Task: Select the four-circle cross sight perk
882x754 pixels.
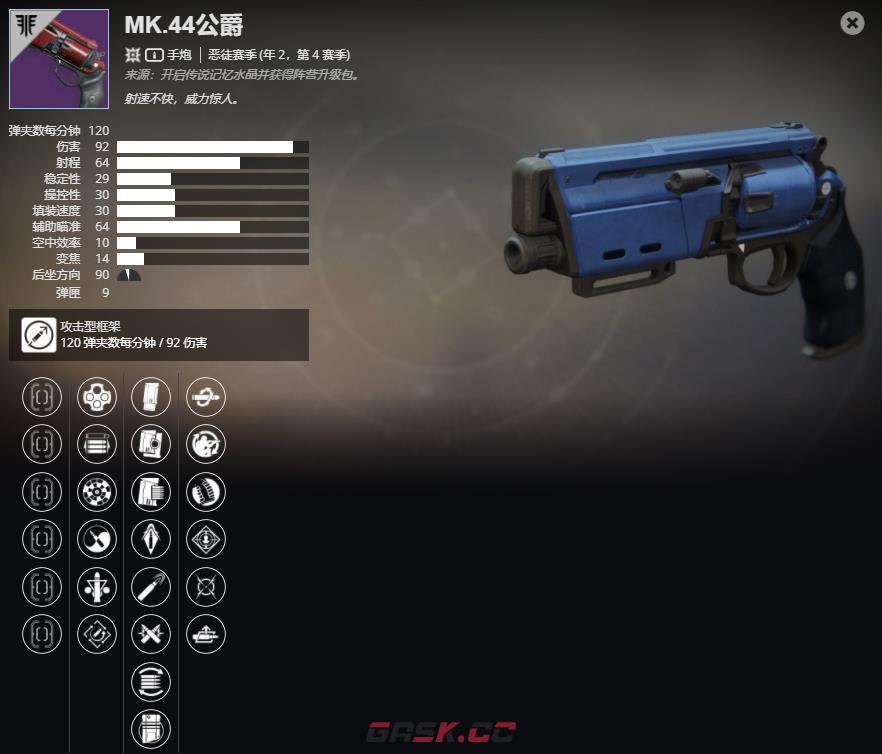Action: [x=96, y=397]
